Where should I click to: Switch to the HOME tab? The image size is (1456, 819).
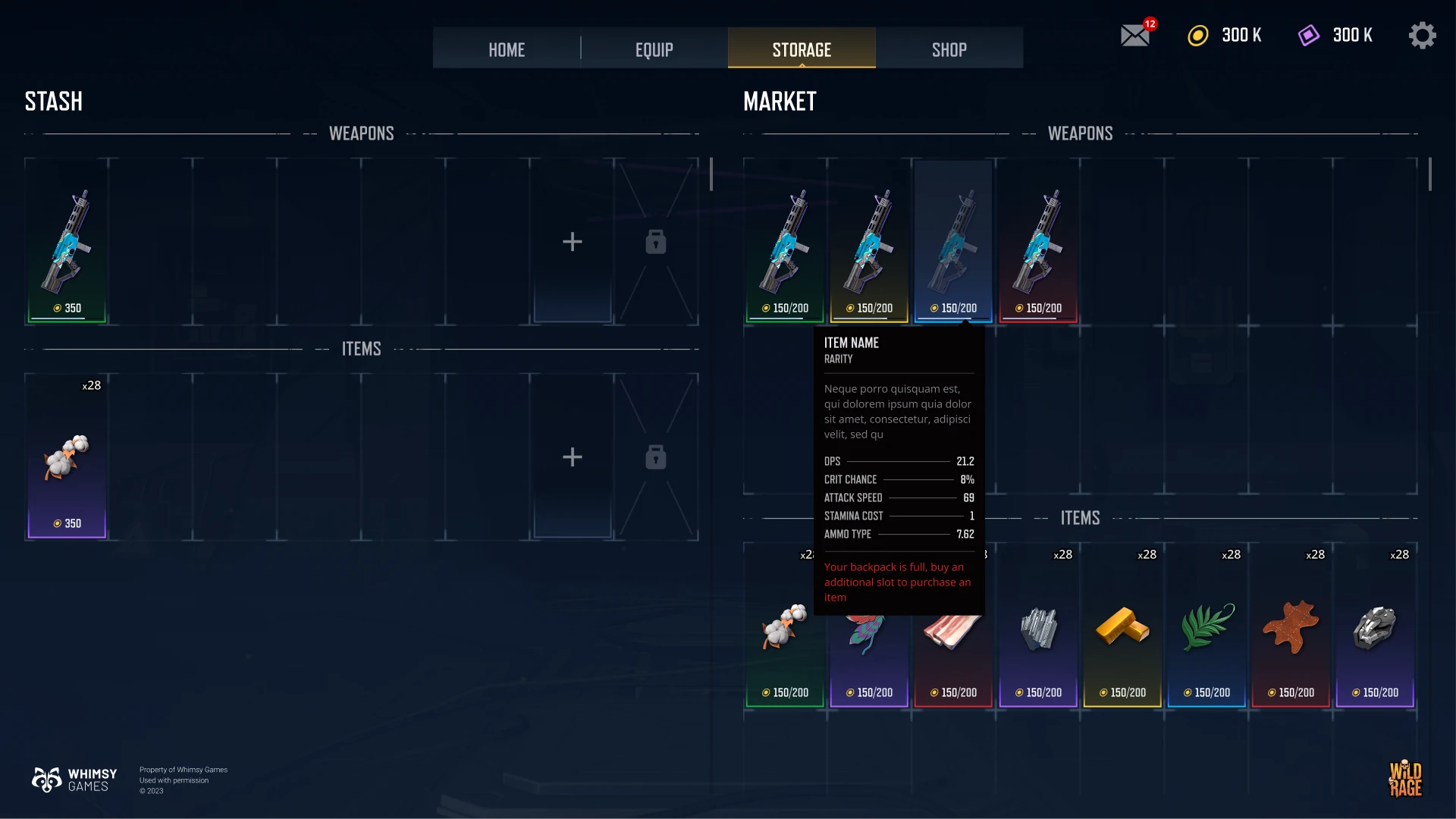pos(507,49)
